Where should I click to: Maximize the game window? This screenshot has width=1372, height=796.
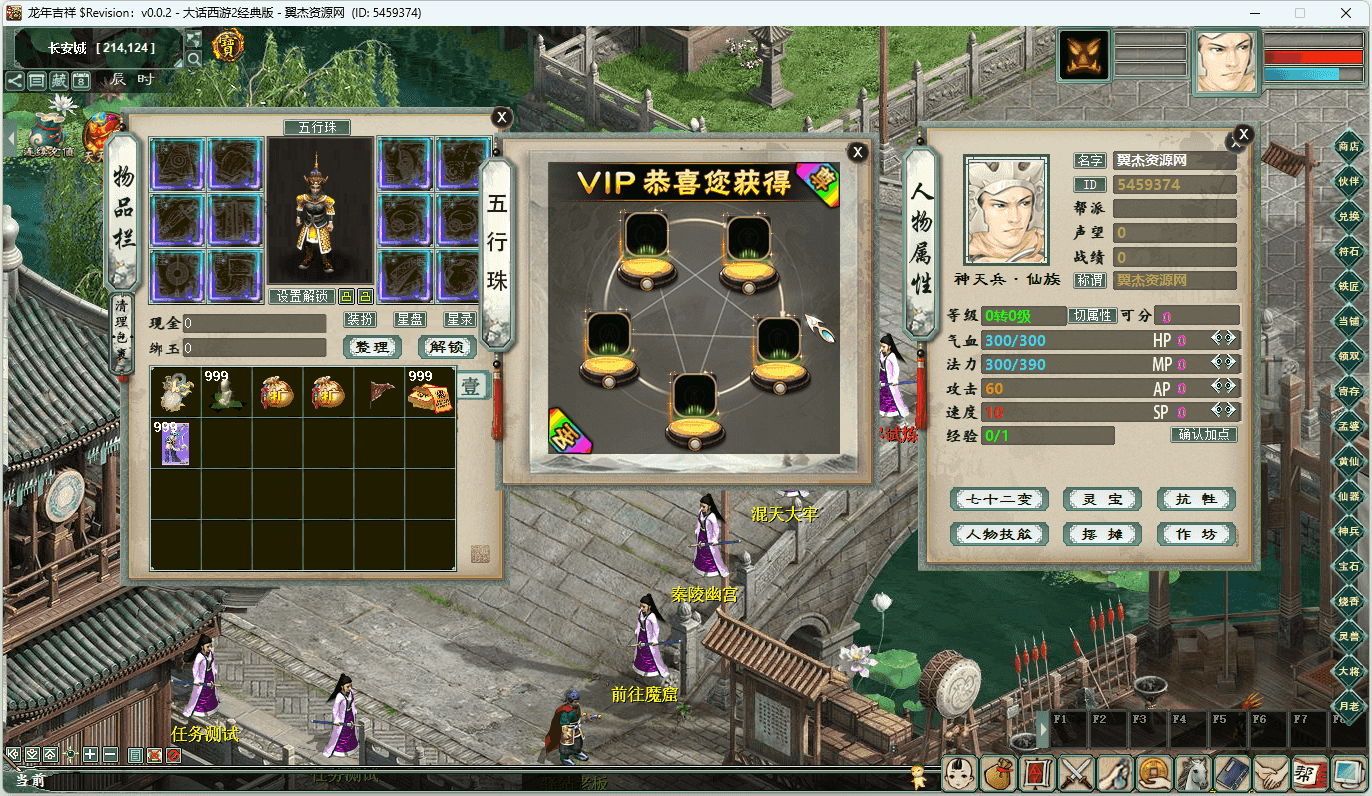point(1300,13)
